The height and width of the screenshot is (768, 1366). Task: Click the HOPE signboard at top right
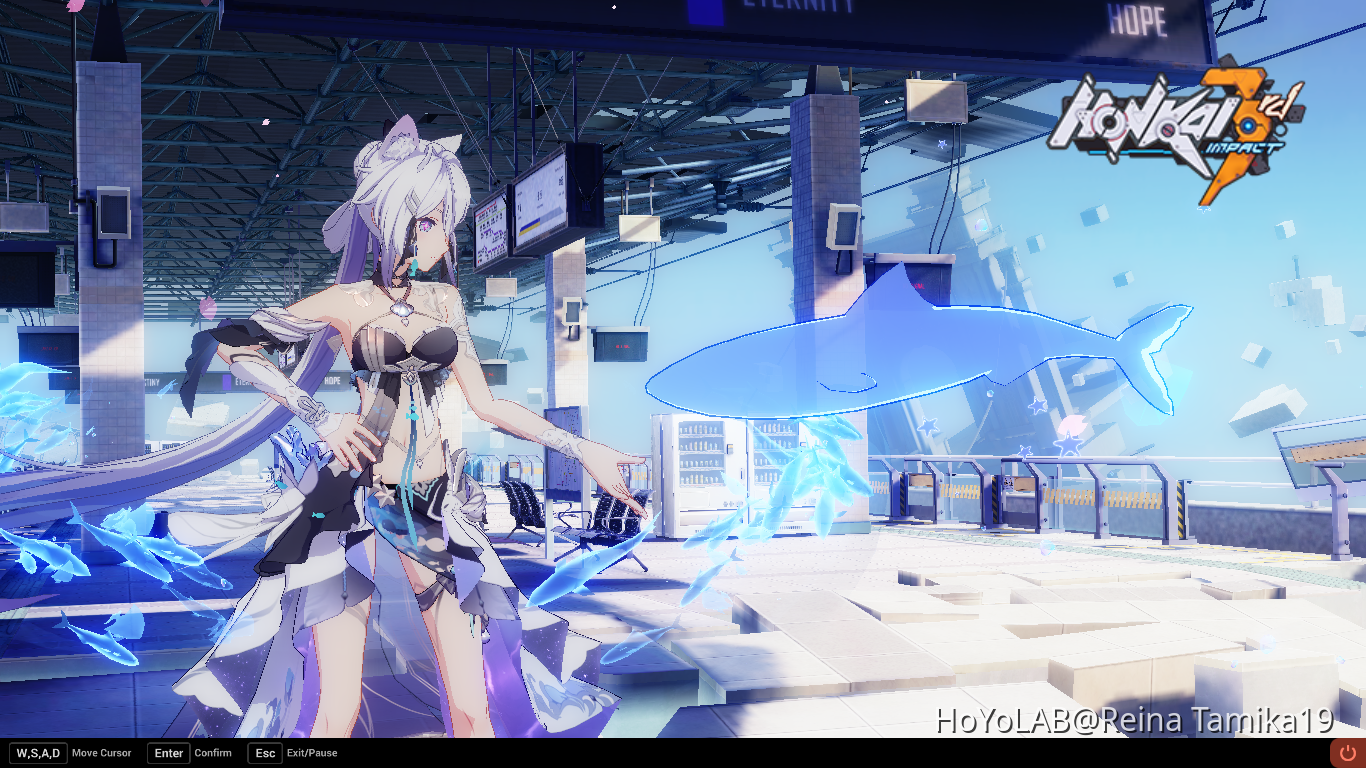point(1137,18)
